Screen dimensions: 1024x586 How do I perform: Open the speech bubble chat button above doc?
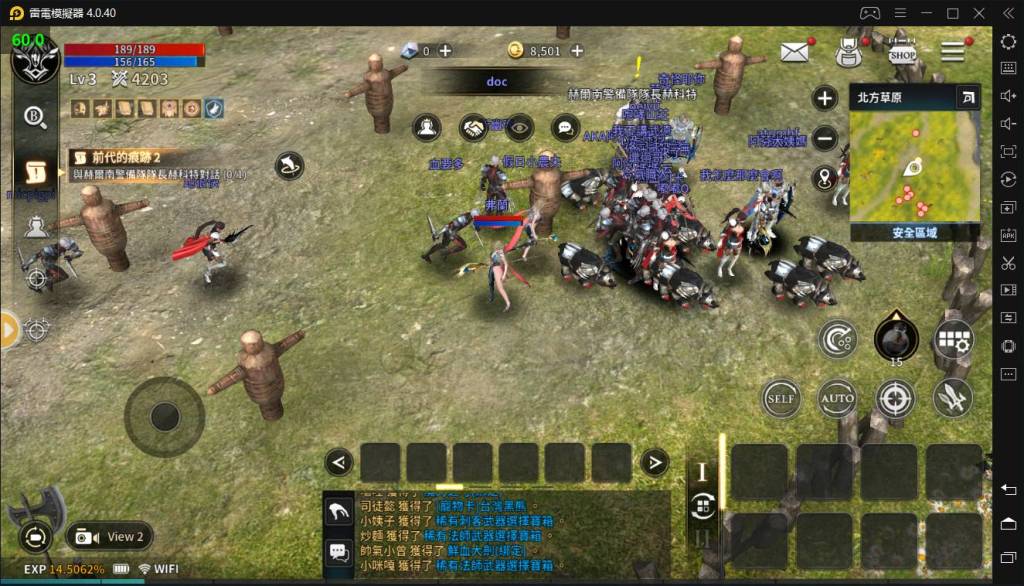[565, 128]
